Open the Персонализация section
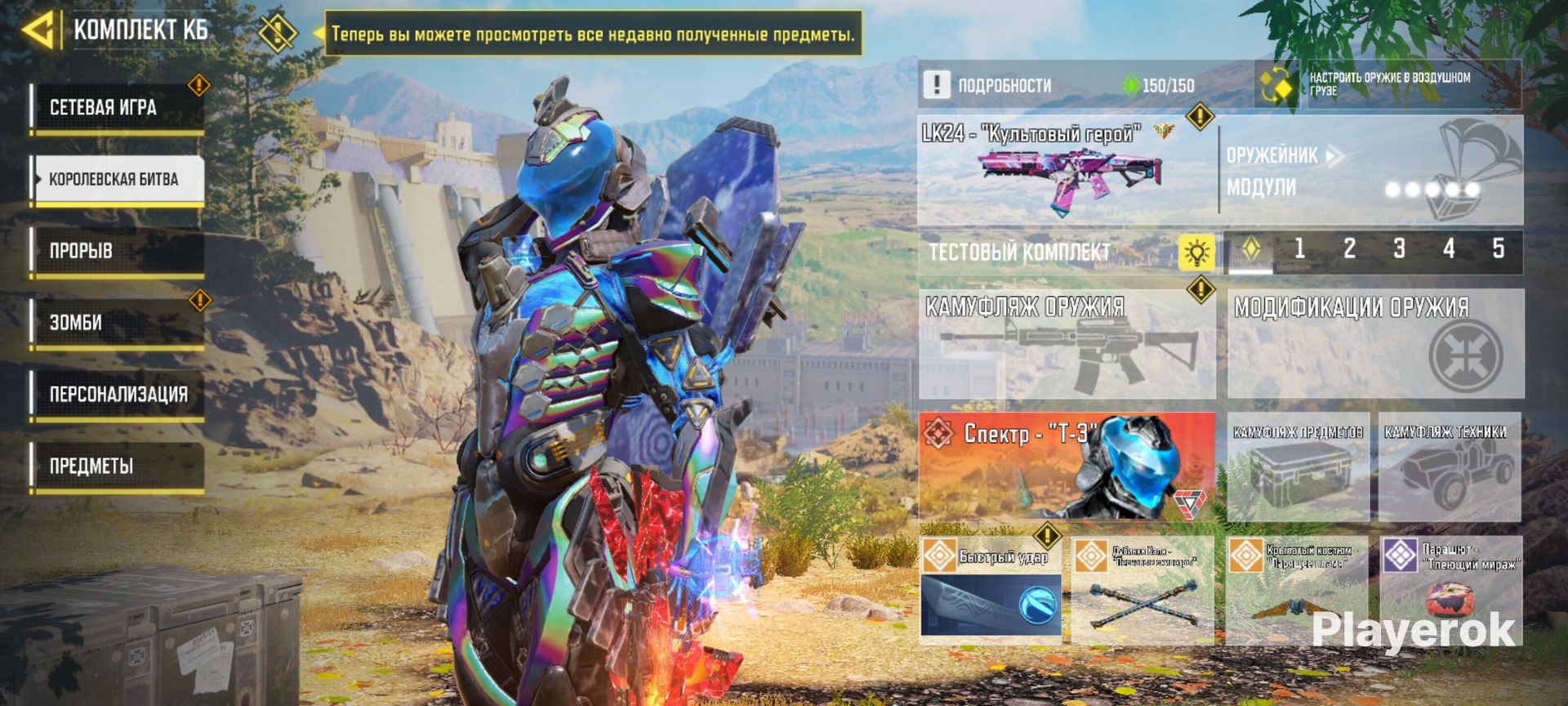Screen dimensions: 1568x706 pyautogui.click(x=117, y=395)
